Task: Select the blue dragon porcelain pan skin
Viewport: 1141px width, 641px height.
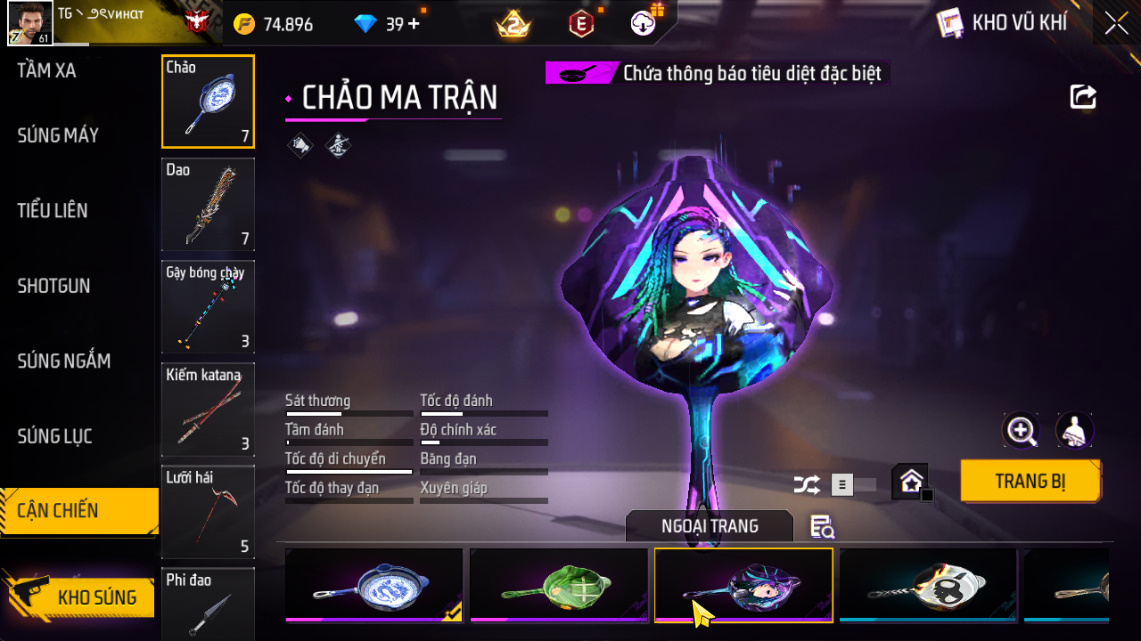Action: click(374, 585)
